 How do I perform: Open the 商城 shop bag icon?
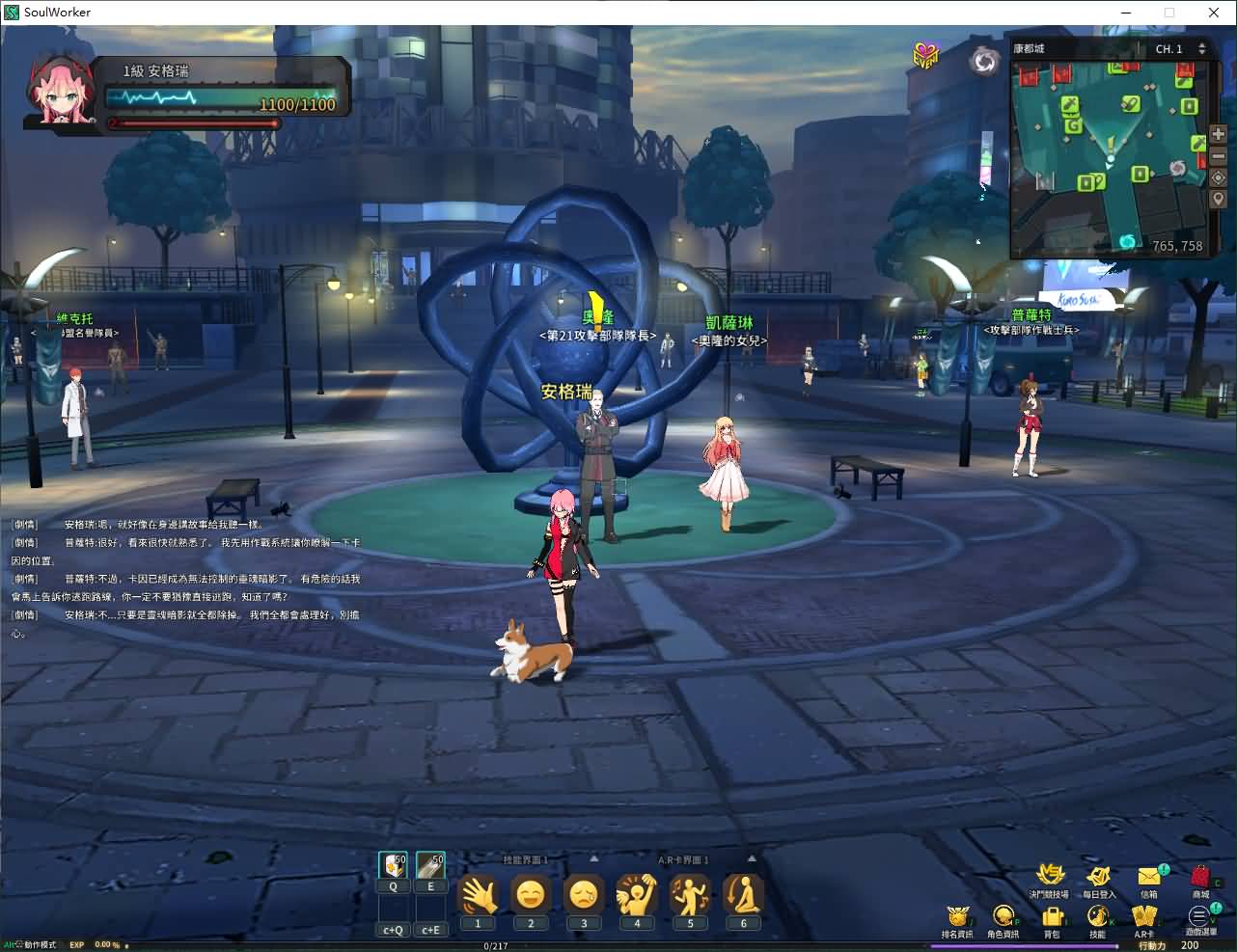(x=1200, y=877)
